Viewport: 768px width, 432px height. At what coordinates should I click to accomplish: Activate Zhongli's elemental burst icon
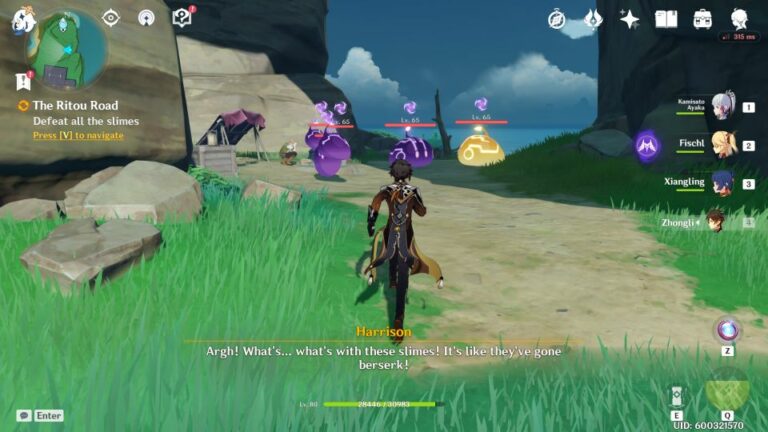[727, 390]
